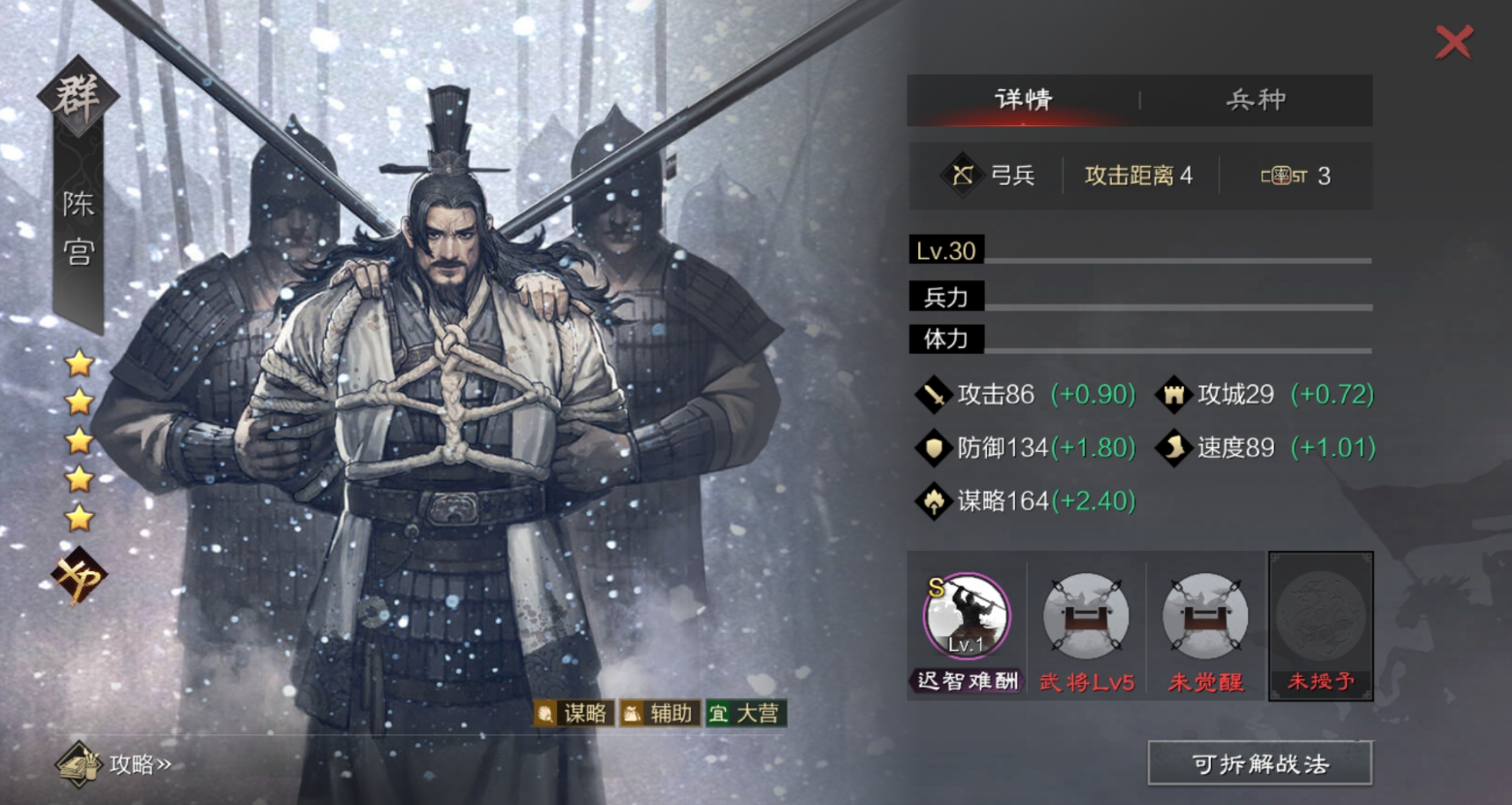Tap the locked 武将Lv5 skill slot
Screen dimensions: 1512x805
tap(1086, 617)
